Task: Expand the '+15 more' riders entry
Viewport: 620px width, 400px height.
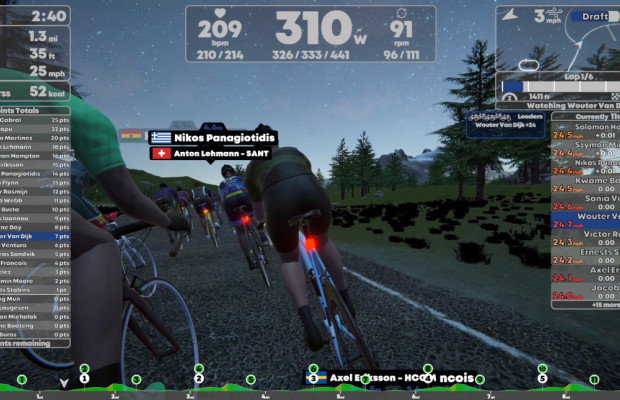Action: point(596,305)
